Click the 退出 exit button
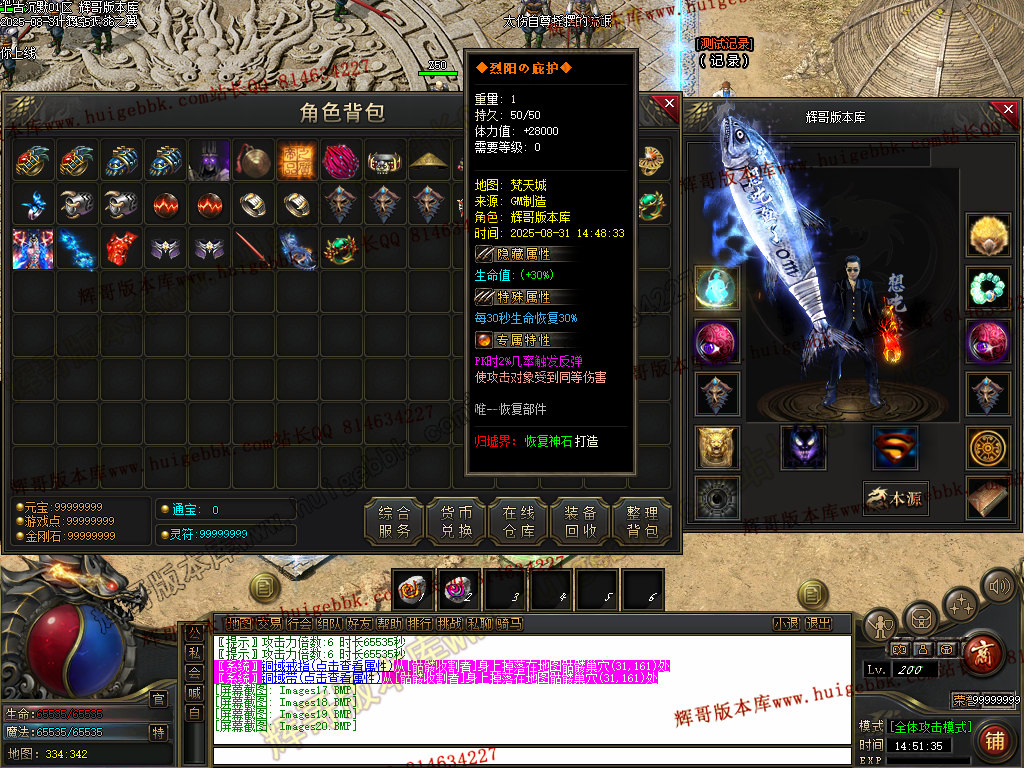Image resolution: width=1024 pixels, height=768 pixels. click(818, 624)
